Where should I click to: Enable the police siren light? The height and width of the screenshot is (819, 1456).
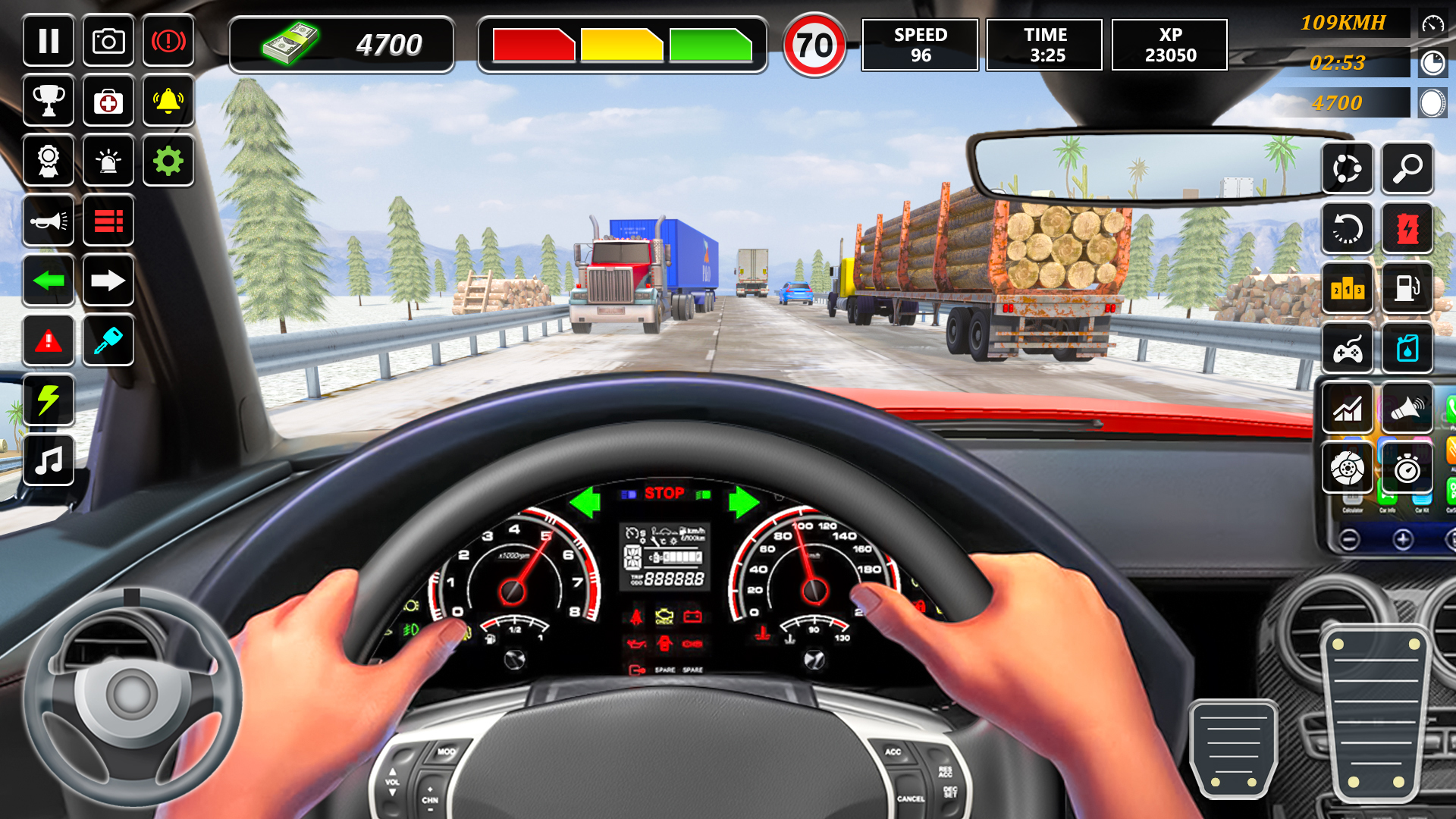pos(108,161)
